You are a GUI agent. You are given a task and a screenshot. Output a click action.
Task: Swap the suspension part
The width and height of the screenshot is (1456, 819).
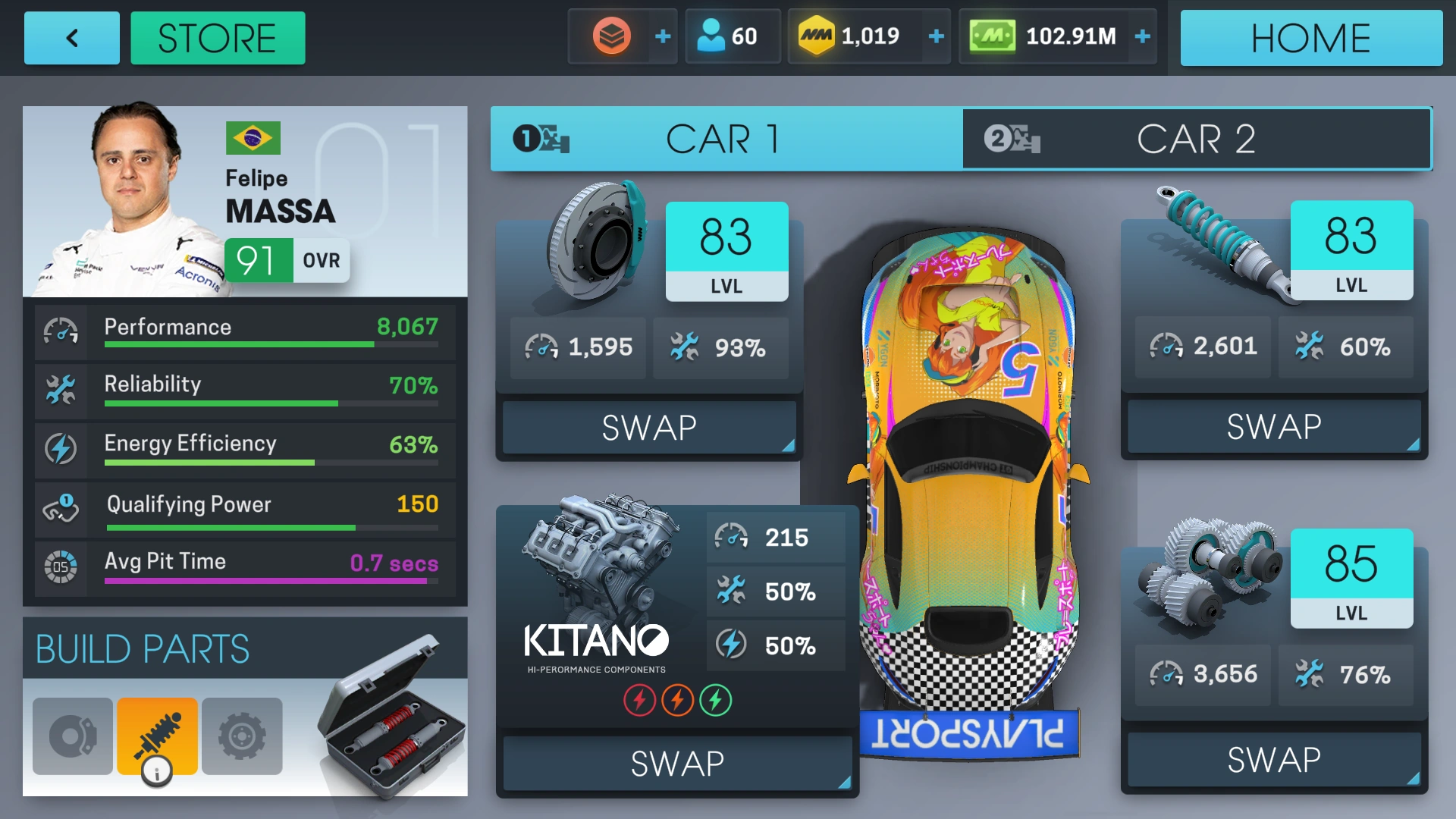coord(1274,427)
